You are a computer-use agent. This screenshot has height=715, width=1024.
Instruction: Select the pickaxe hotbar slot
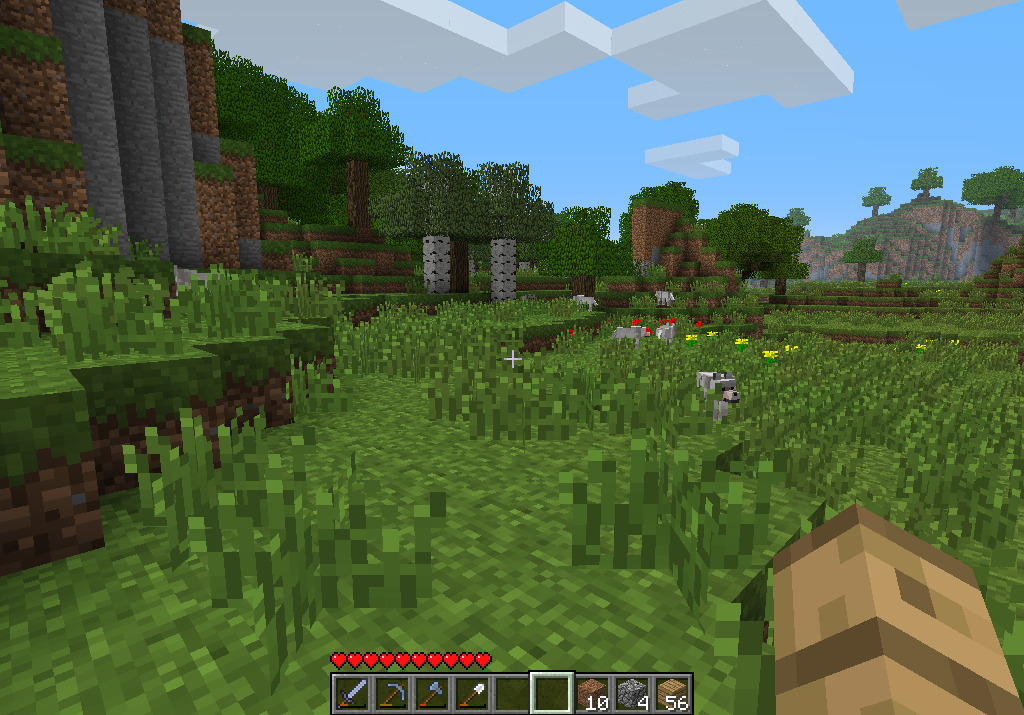(x=391, y=692)
